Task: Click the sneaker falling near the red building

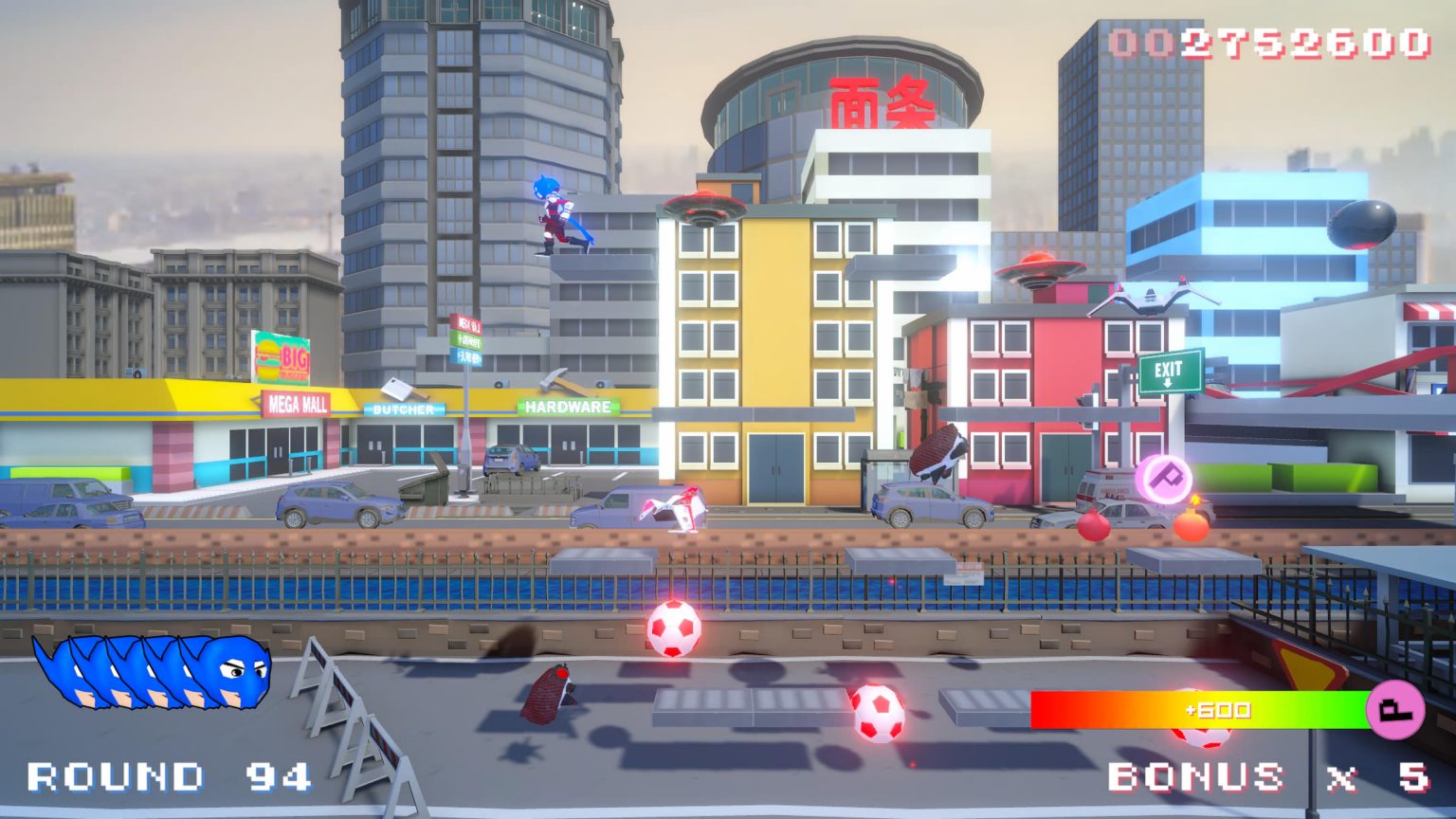Action: point(938,453)
